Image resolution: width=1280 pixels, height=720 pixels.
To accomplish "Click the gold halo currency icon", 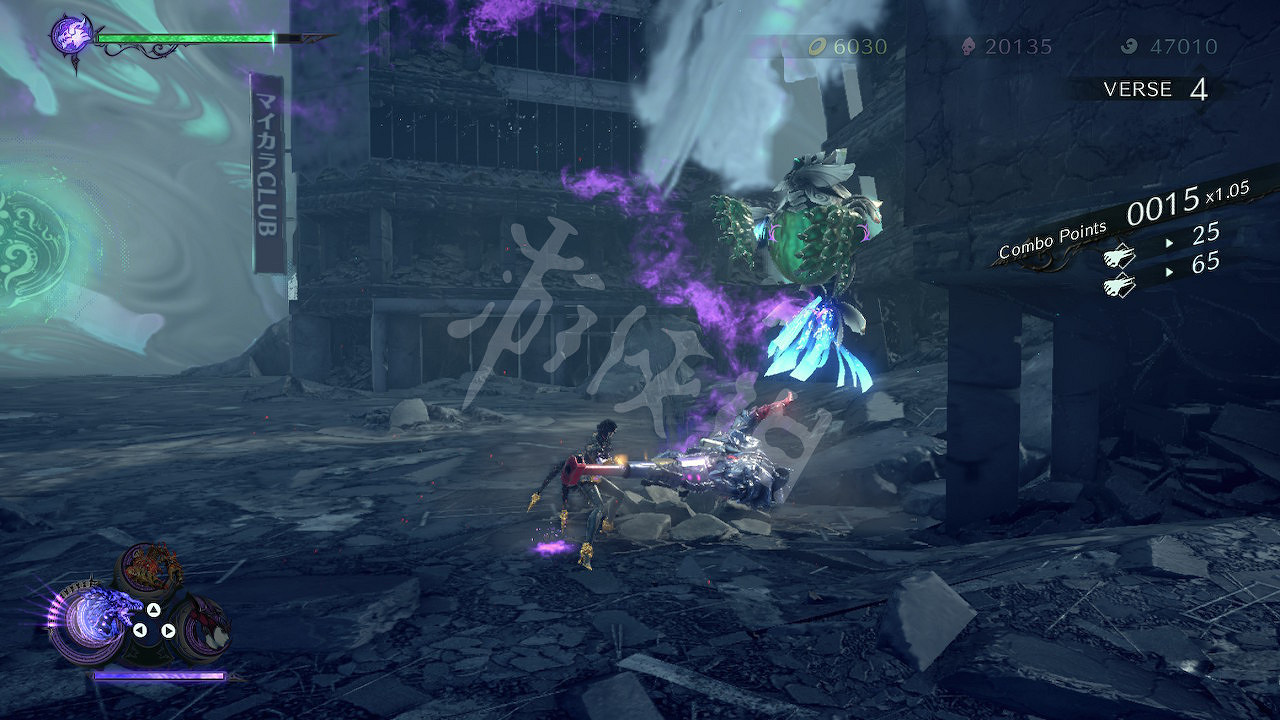I will 820,46.
